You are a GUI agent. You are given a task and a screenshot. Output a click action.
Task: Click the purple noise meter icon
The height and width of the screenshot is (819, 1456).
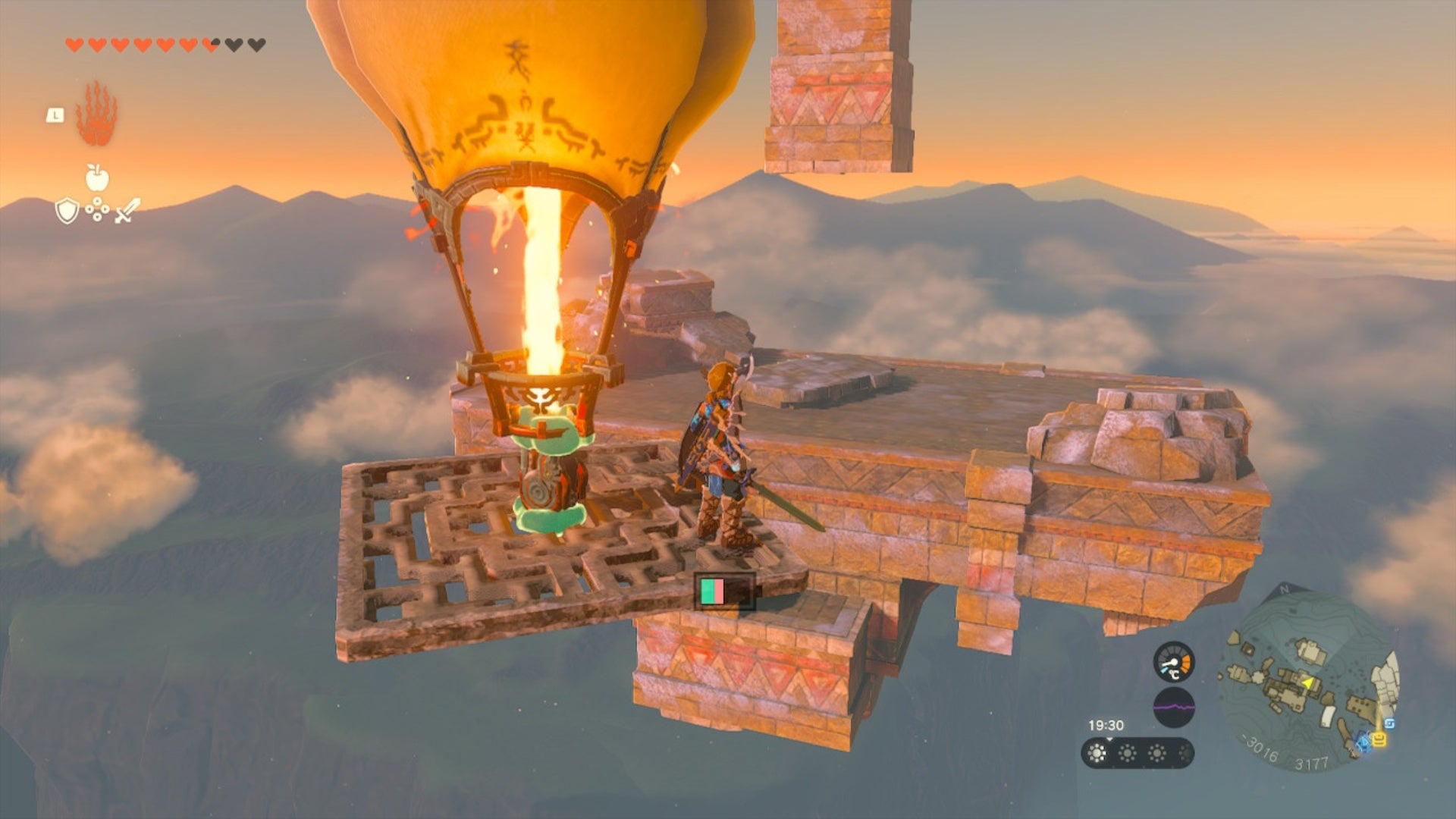1174,708
